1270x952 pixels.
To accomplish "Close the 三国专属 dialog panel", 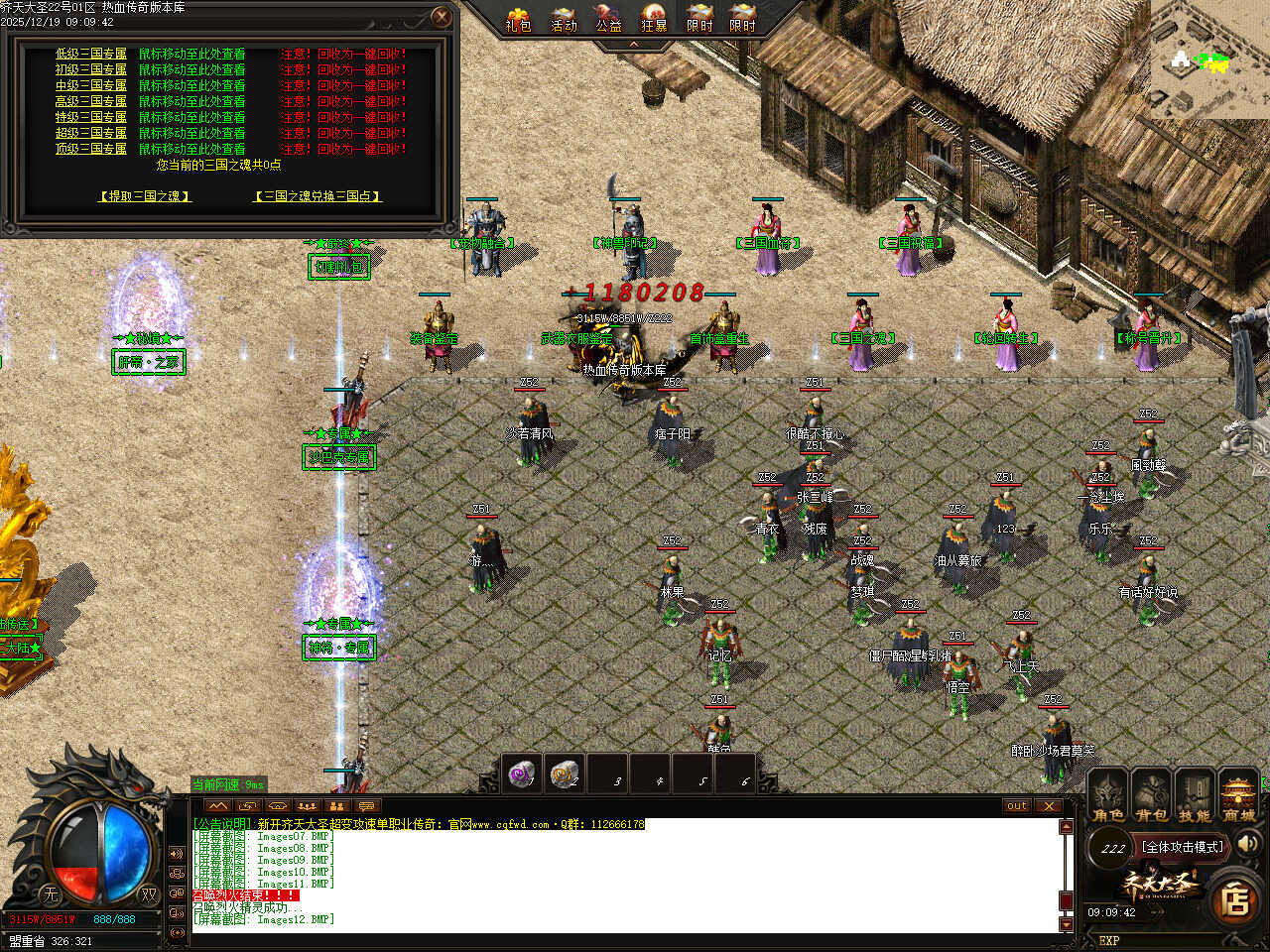I will tap(443, 17).
